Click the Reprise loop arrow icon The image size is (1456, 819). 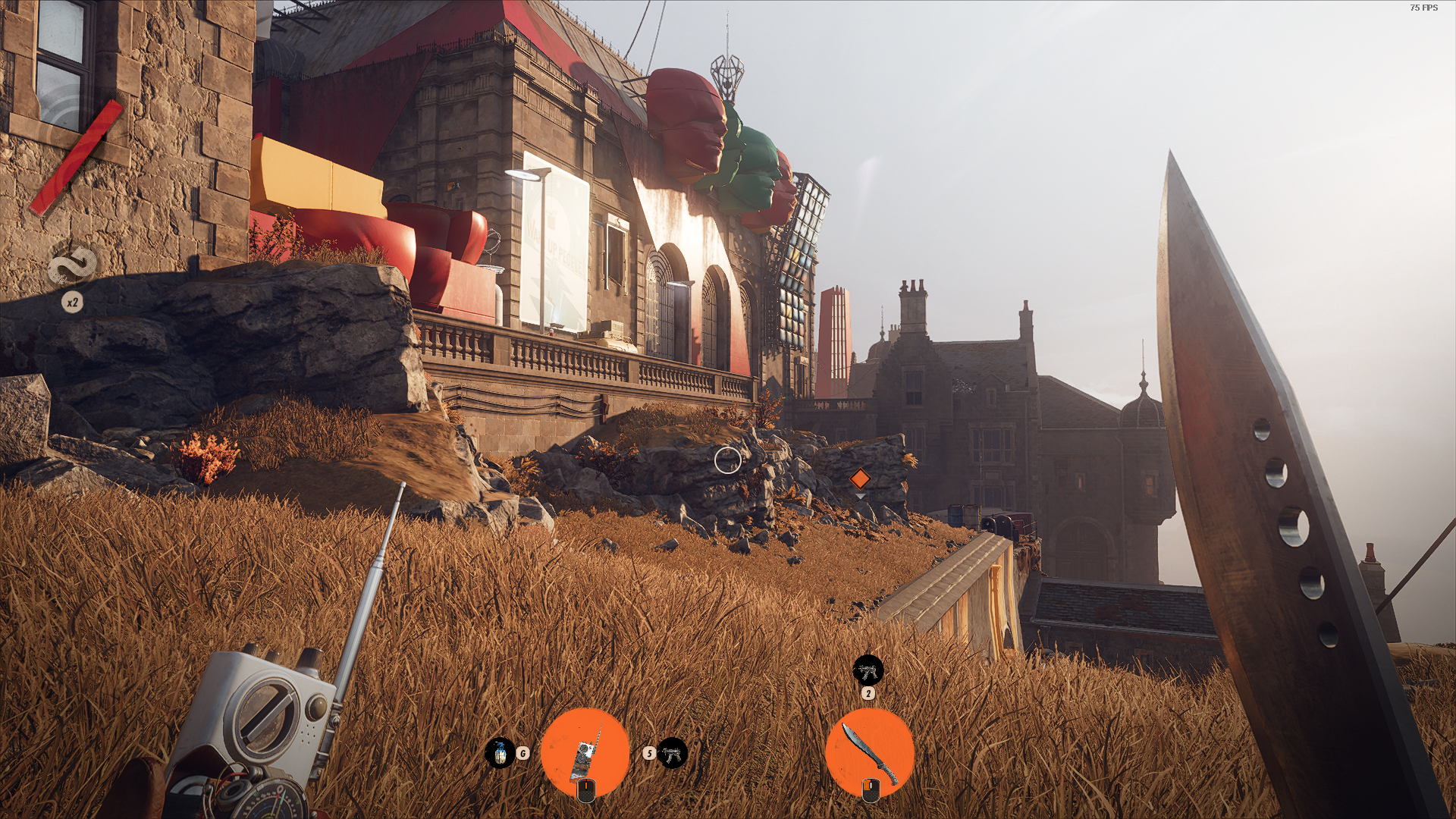coord(73,267)
